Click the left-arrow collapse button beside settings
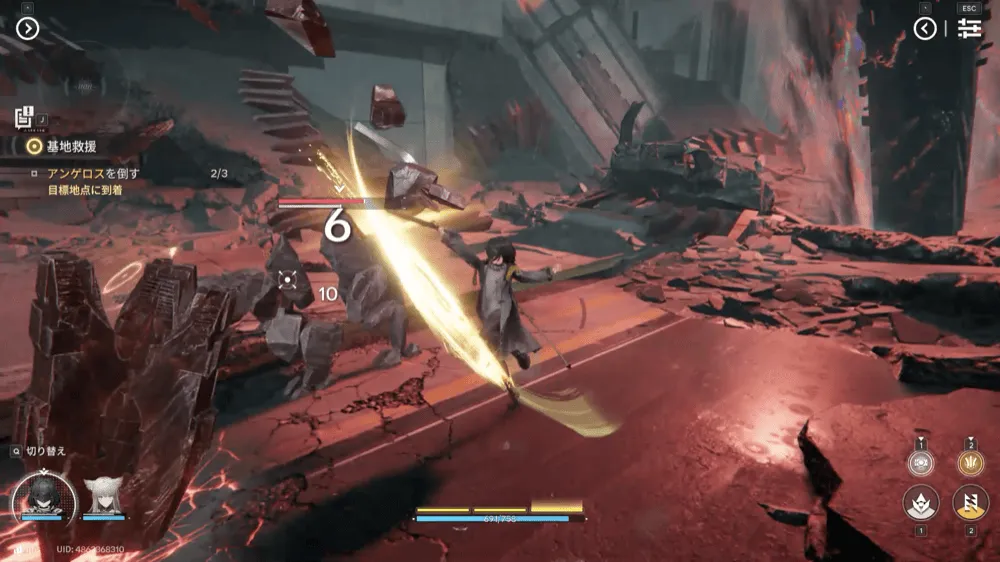The width and height of the screenshot is (1000, 562). pos(925,29)
